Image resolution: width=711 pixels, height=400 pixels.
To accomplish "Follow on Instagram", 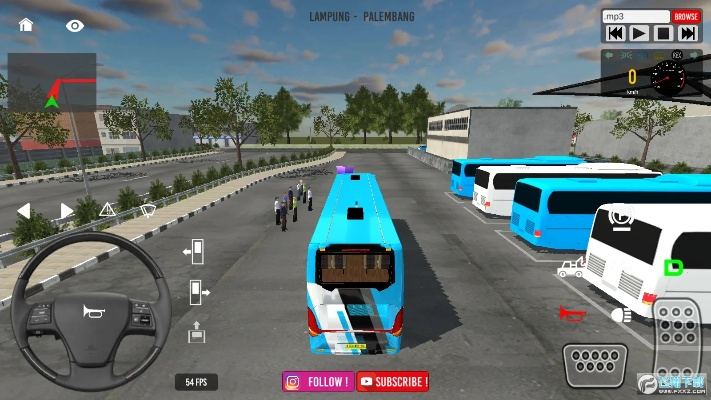I will tap(318, 381).
